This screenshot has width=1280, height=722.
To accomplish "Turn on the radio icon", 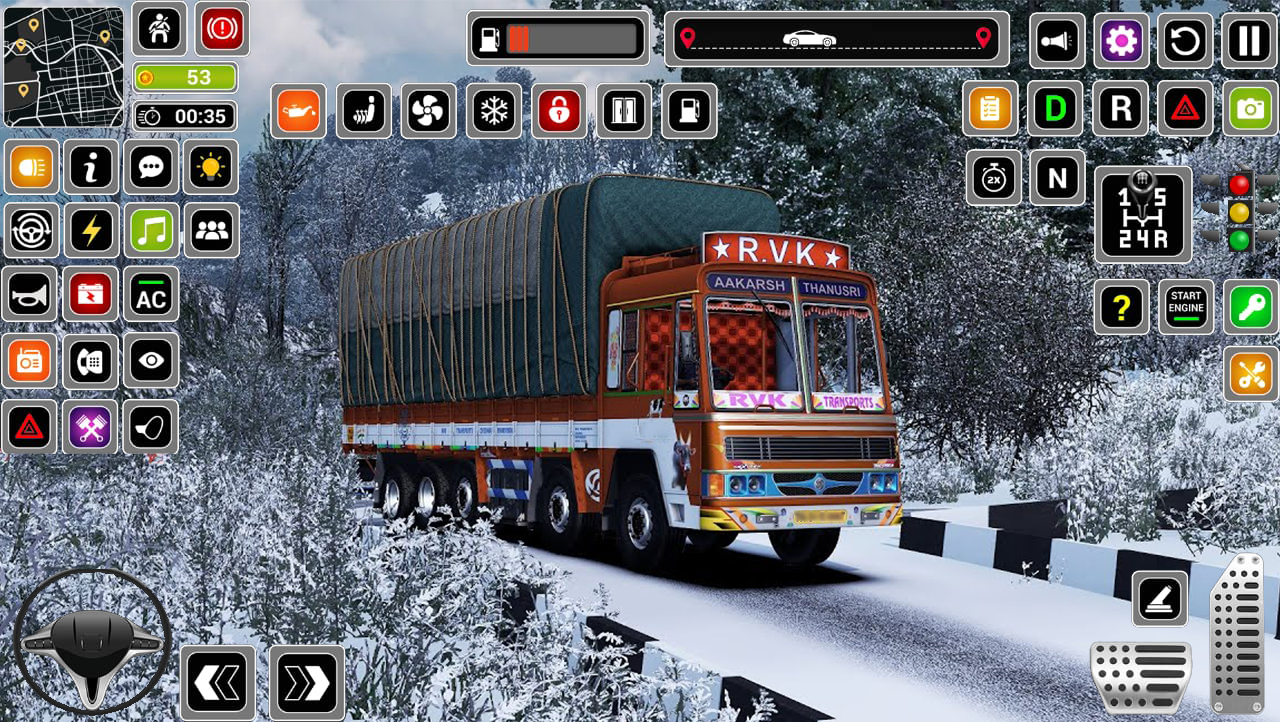I will [29, 361].
